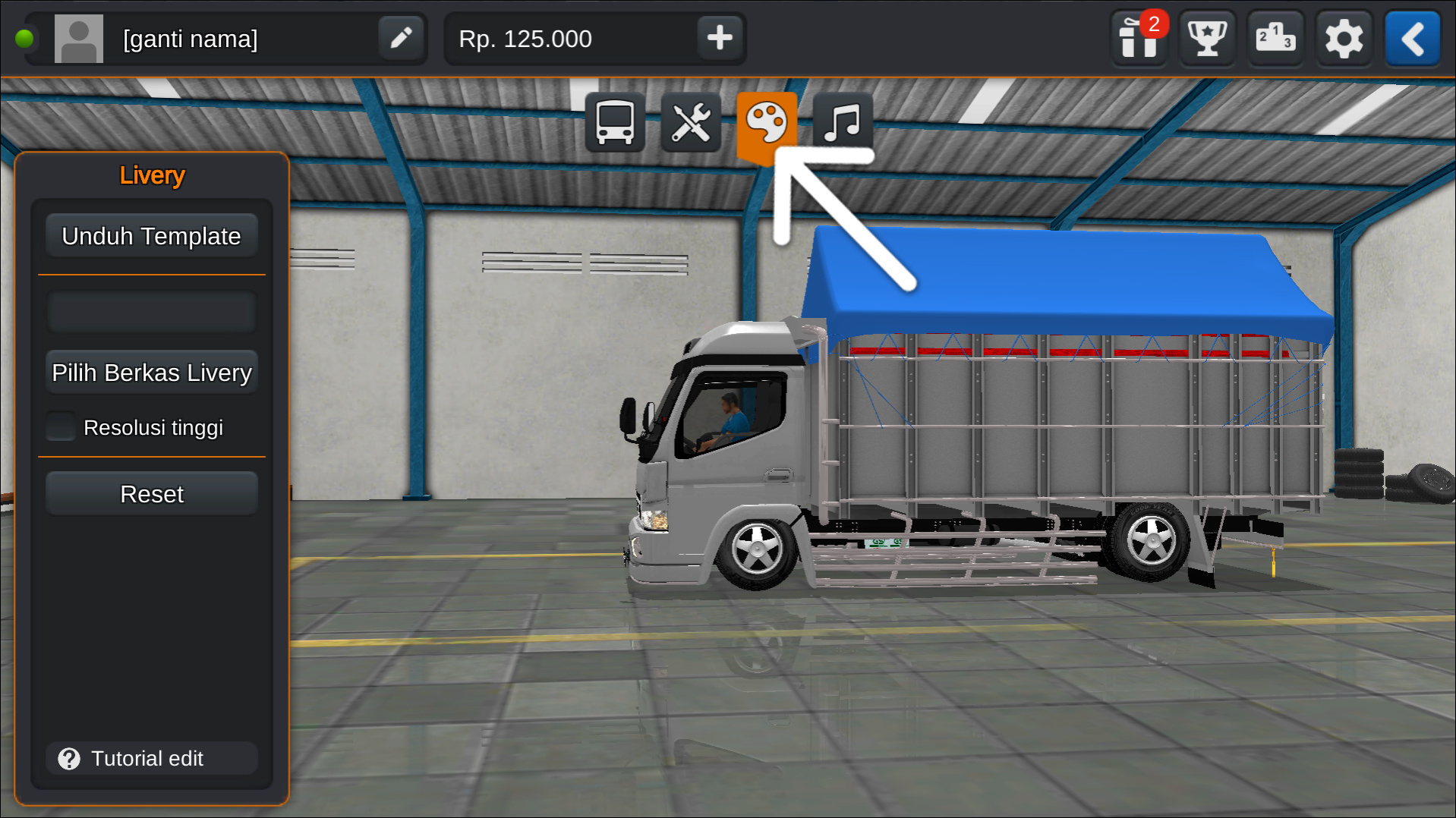Go back using the blue arrow
Image resolution: width=1456 pixels, height=818 pixels.
pos(1412,38)
